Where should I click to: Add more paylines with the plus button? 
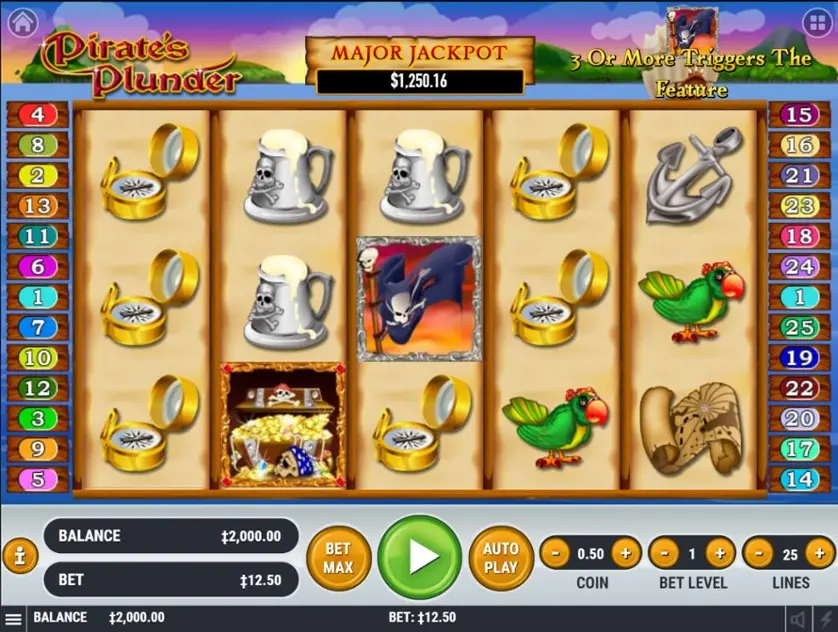pyautogui.click(x=820, y=552)
